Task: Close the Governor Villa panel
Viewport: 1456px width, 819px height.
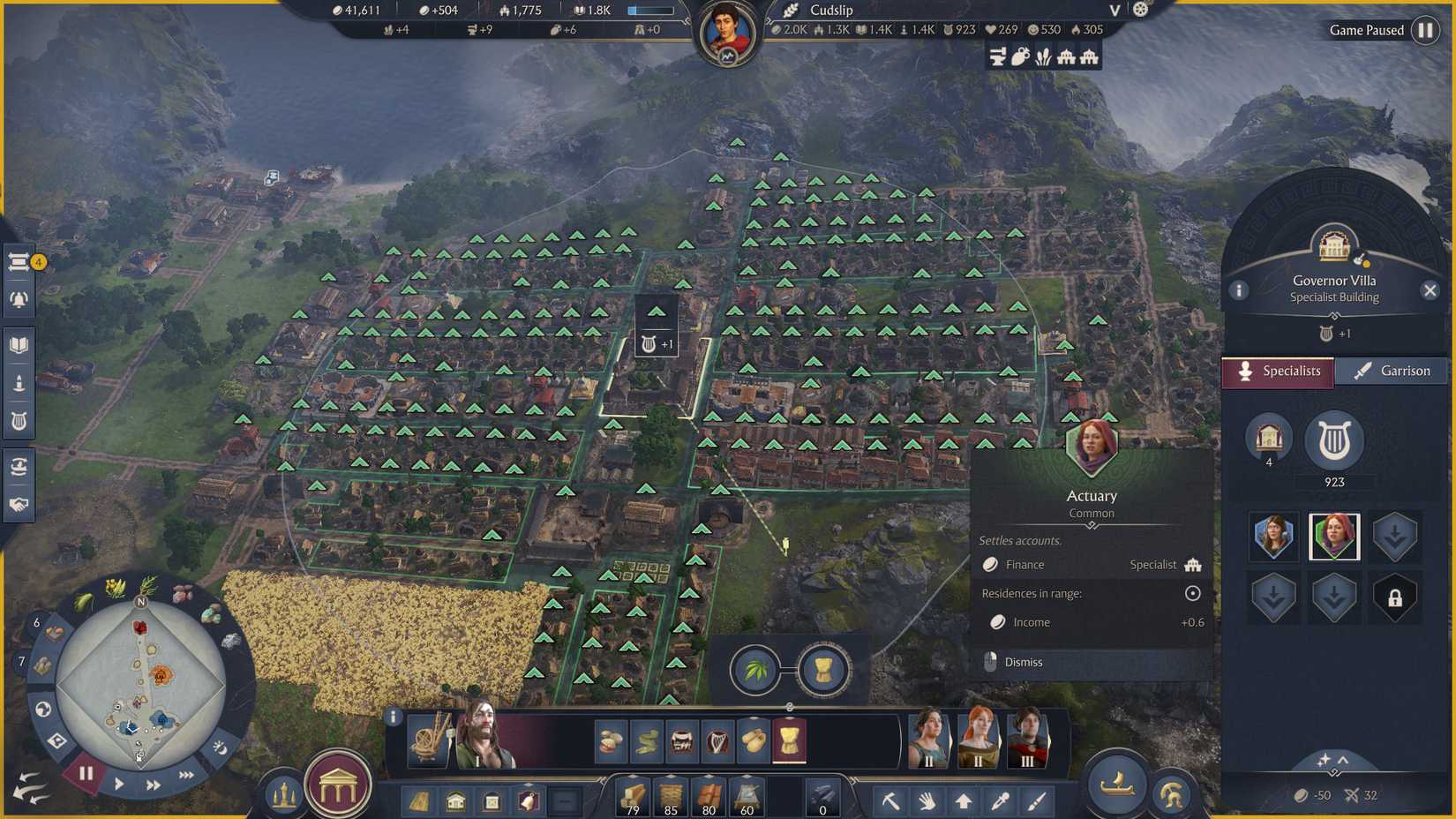Action: coord(1431,289)
